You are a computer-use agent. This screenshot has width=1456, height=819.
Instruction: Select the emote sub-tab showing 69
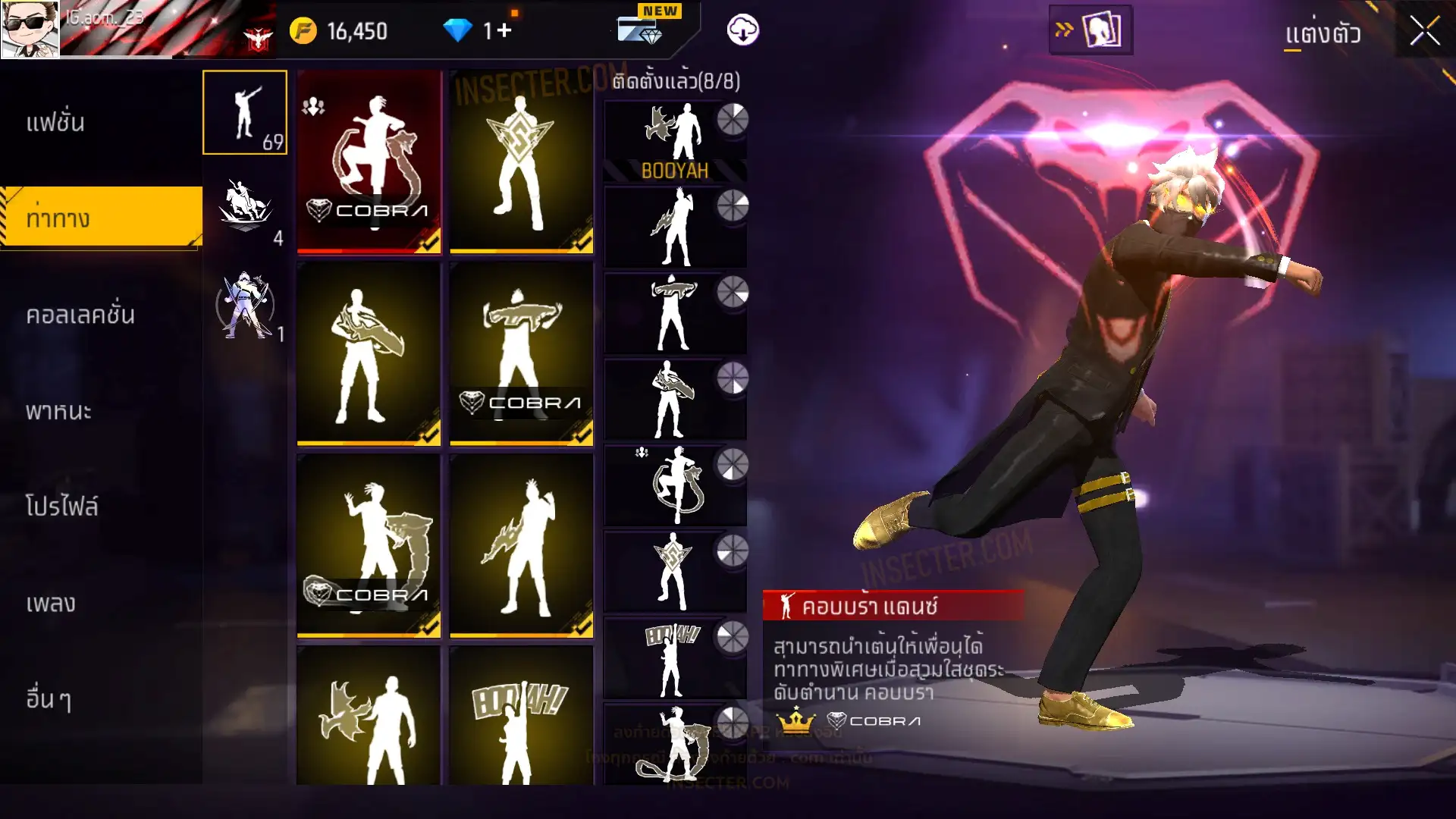pyautogui.click(x=245, y=113)
